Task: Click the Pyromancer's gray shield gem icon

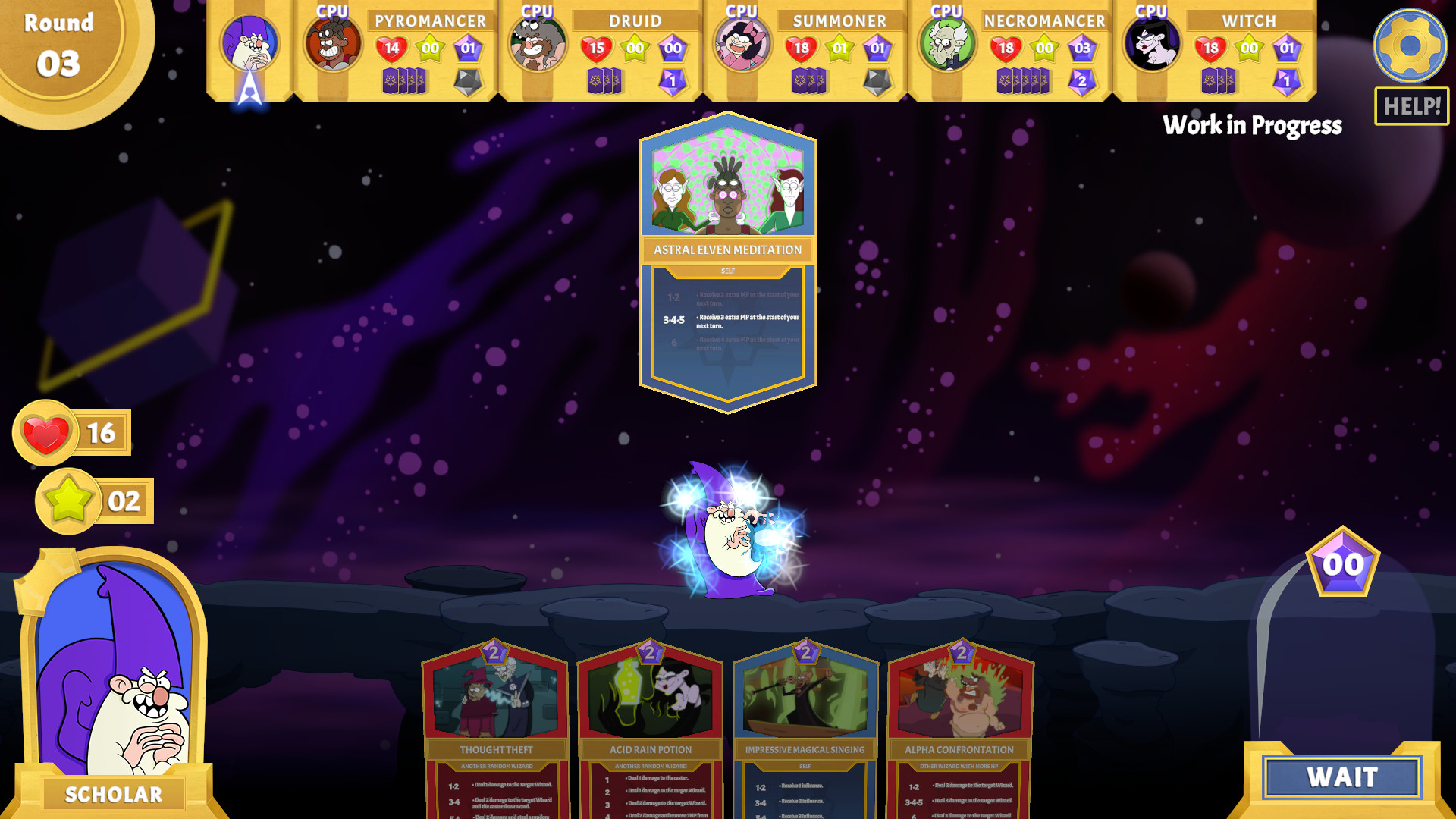Action: pos(468,80)
